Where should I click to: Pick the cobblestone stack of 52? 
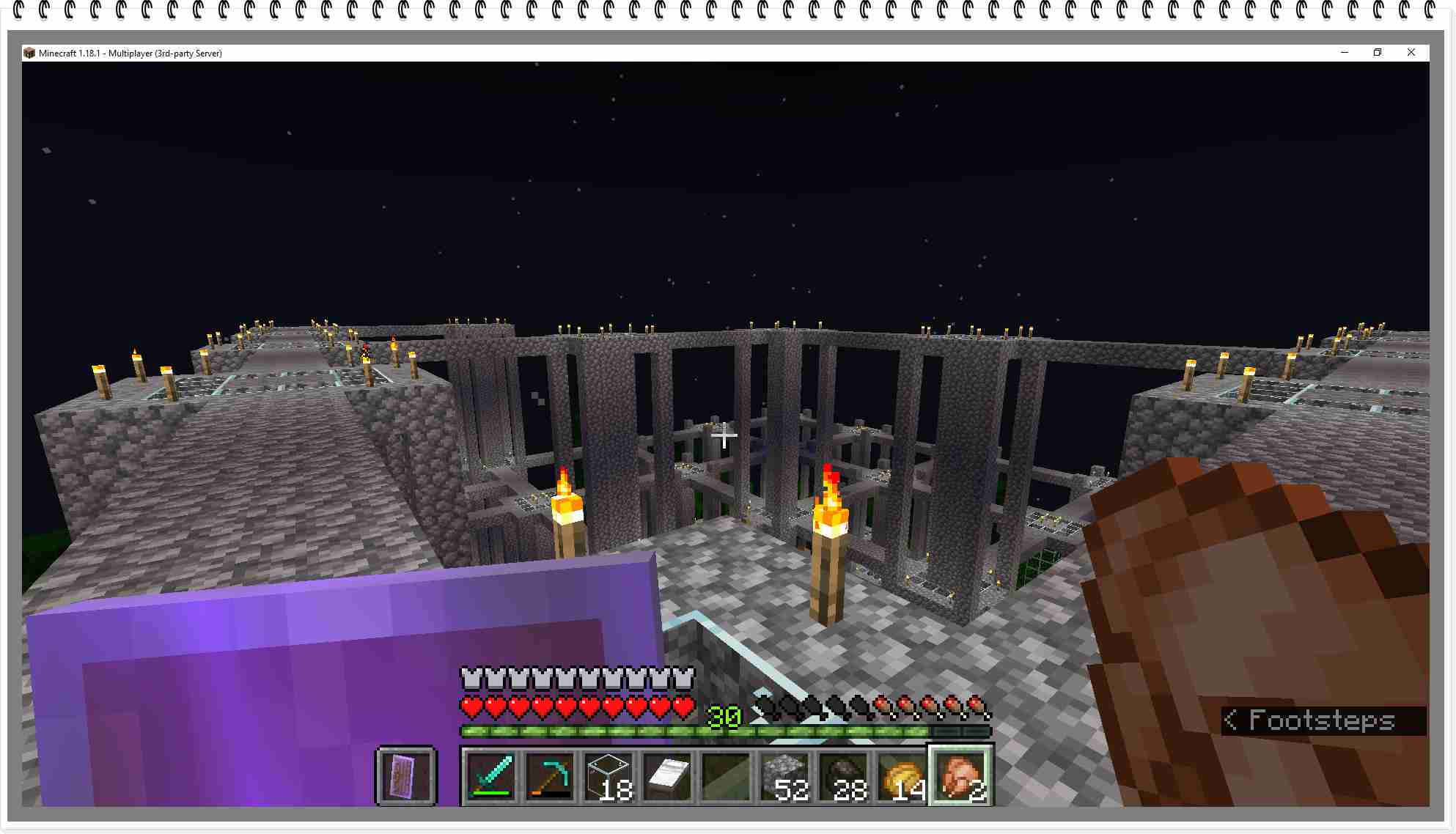coord(784,776)
